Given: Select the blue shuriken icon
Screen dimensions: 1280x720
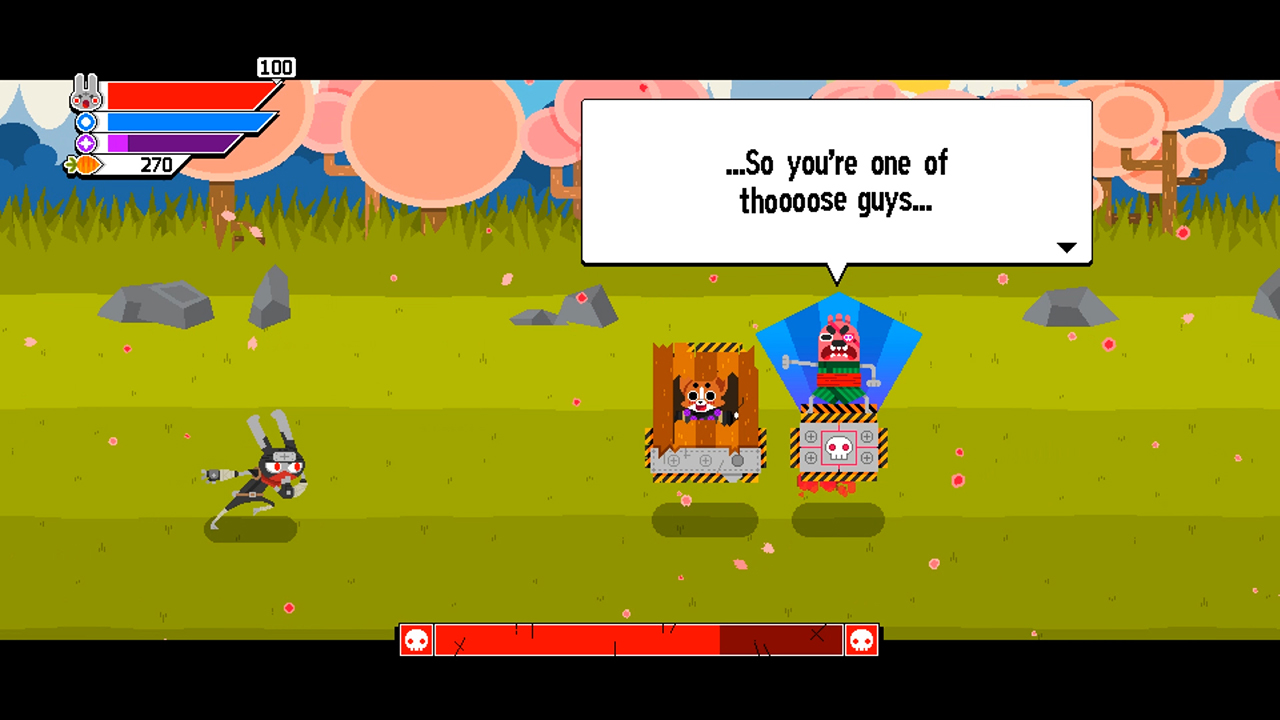Looking at the screenshot, I should click(86, 120).
